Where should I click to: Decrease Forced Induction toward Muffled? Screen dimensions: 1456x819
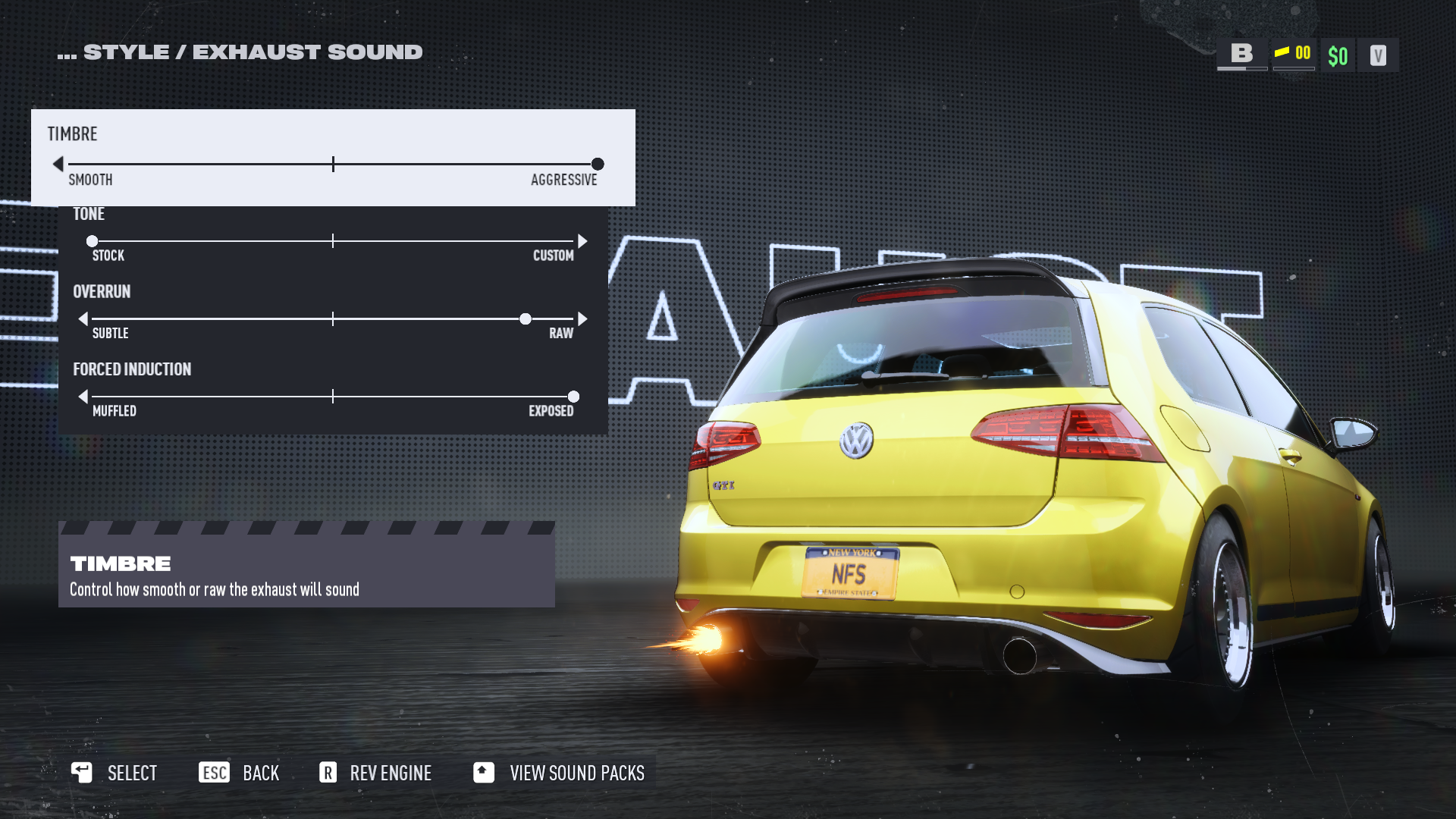coord(83,397)
